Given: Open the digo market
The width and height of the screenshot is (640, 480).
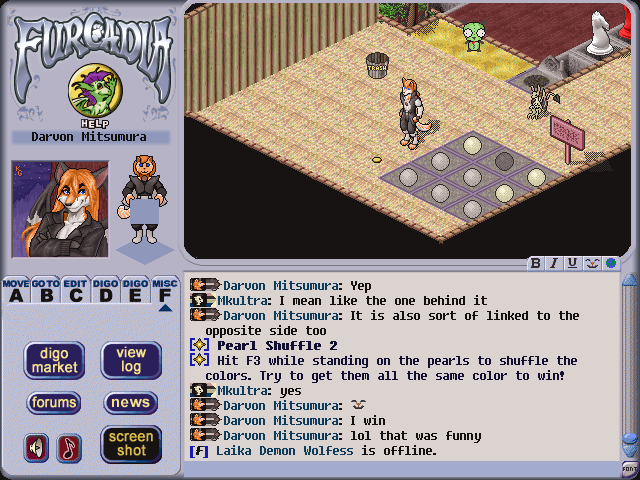Looking at the screenshot, I should pyautogui.click(x=54, y=360).
